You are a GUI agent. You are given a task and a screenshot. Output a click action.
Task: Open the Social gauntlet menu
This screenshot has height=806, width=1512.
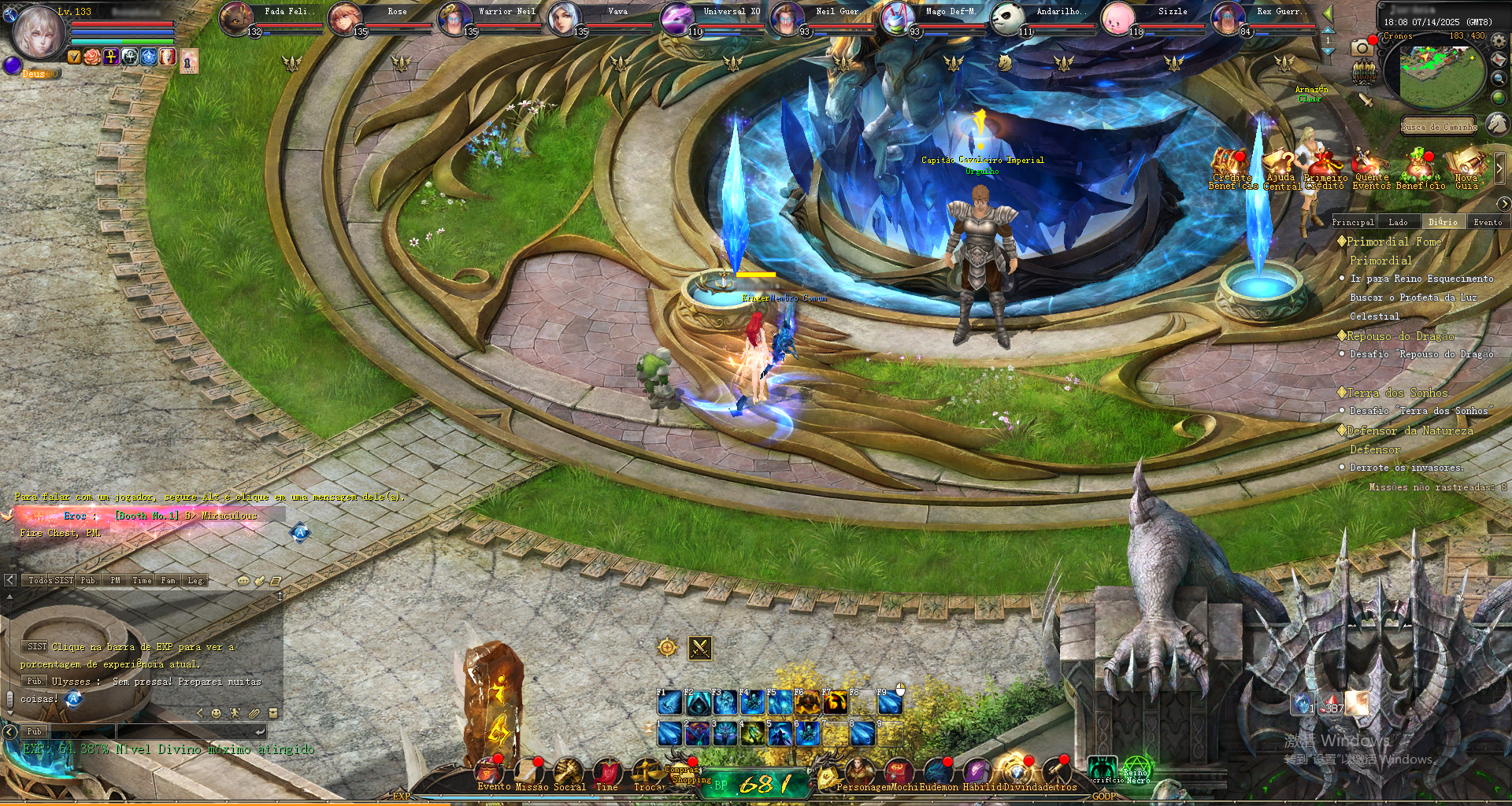tap(568, 771)
